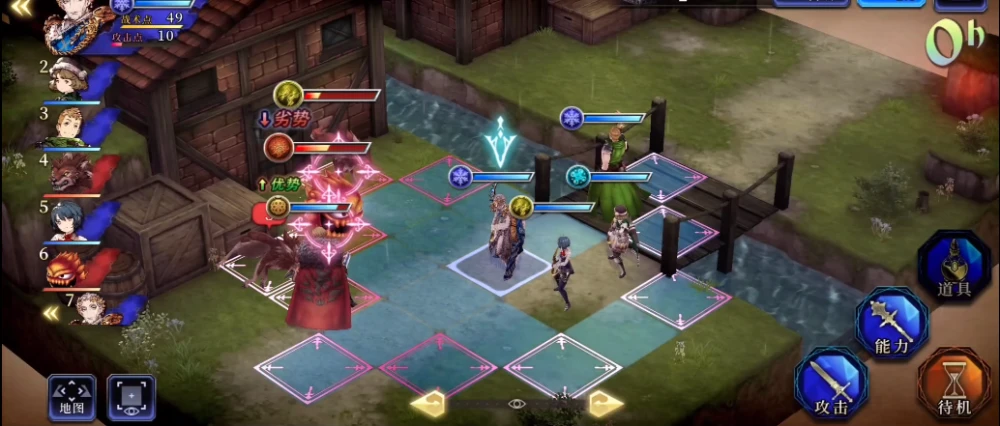1000x426 pixels.
Task: Open the 道具 item menu
Action: (x=953, y=265)
